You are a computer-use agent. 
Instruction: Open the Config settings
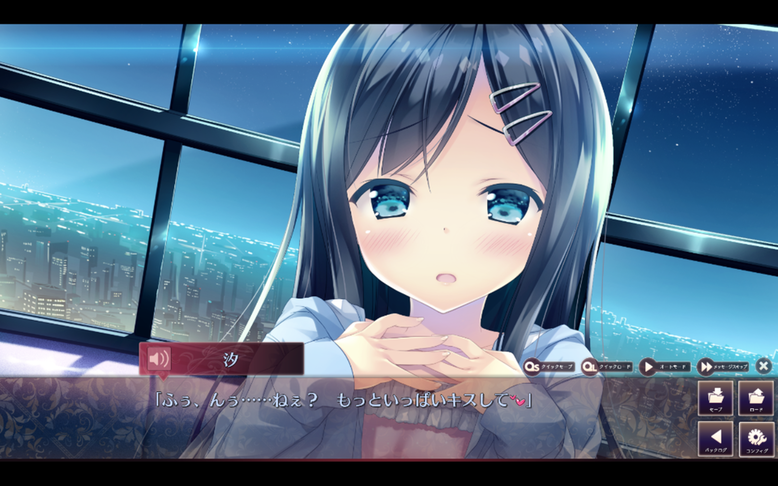[756, 439]
